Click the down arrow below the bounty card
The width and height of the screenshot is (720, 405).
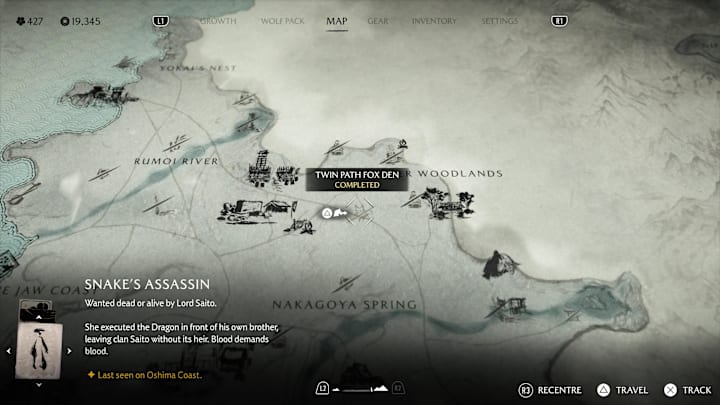[40, 384]
